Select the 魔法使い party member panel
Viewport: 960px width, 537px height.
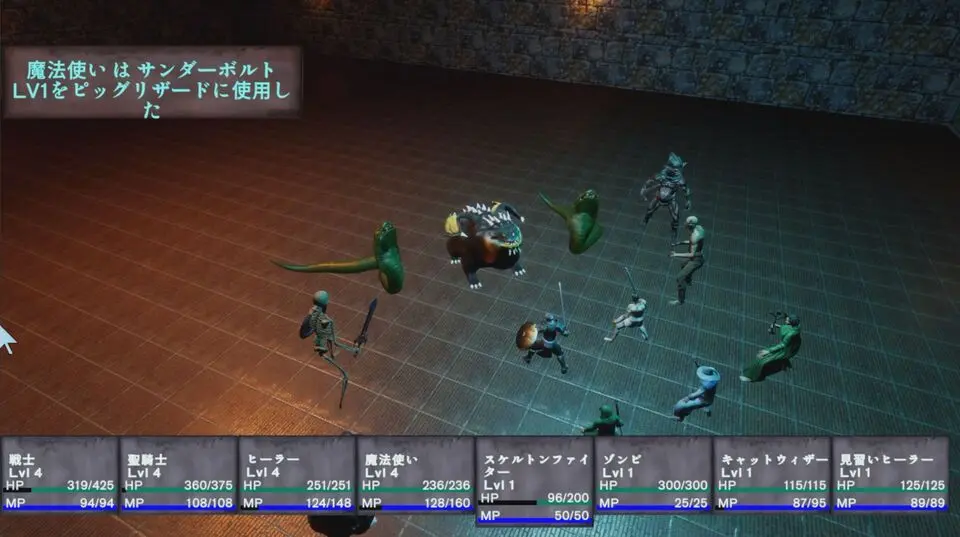point(415,475)
